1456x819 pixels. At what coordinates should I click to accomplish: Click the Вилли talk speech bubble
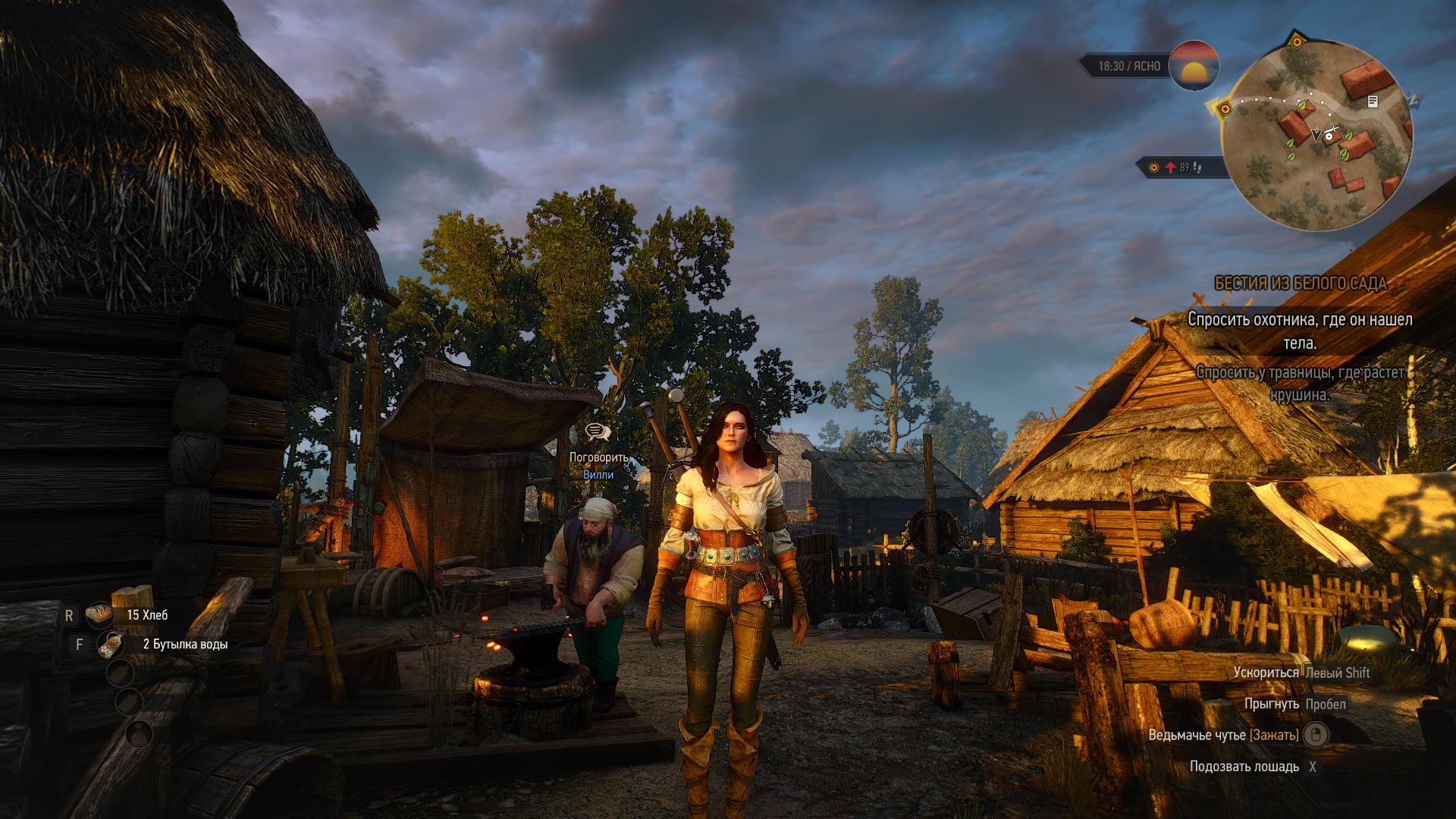598,432
